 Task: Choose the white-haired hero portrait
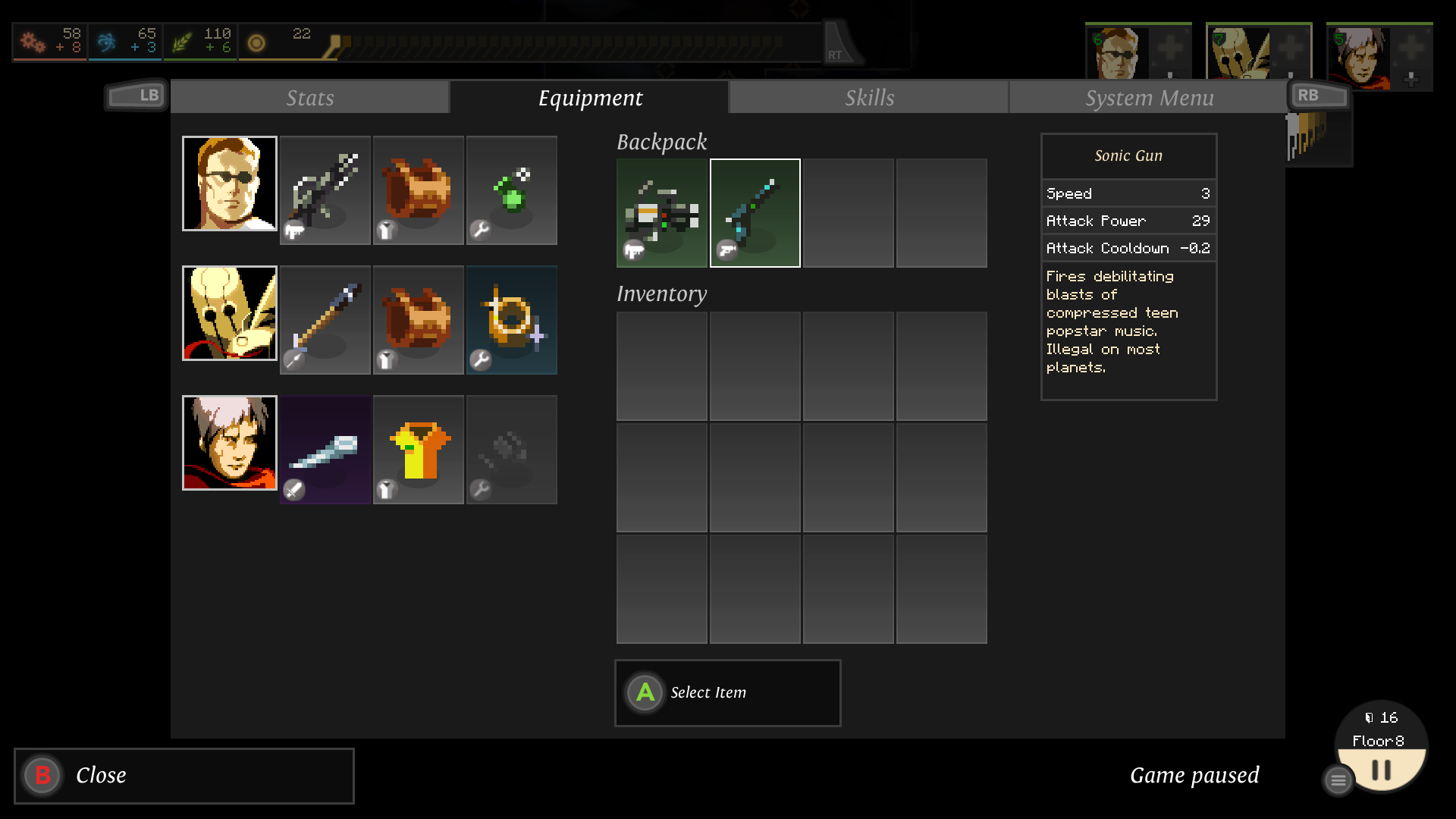coord(230,443)
